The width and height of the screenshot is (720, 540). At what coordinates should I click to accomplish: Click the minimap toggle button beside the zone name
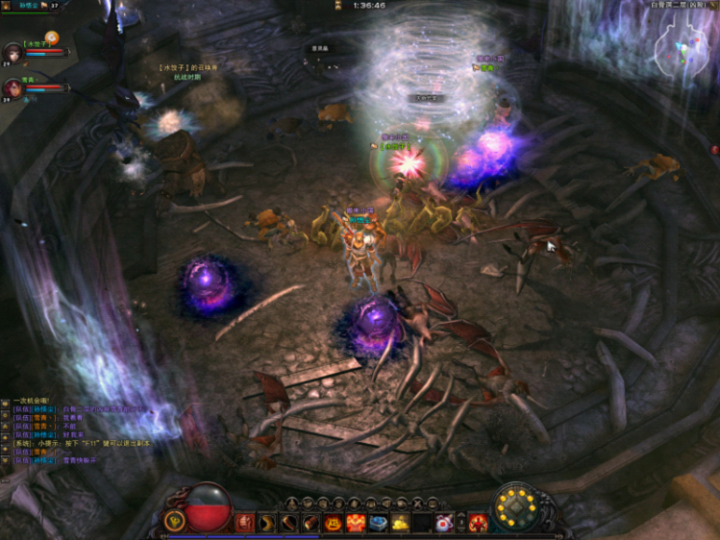pyautogui.click(x=712, y=5)
